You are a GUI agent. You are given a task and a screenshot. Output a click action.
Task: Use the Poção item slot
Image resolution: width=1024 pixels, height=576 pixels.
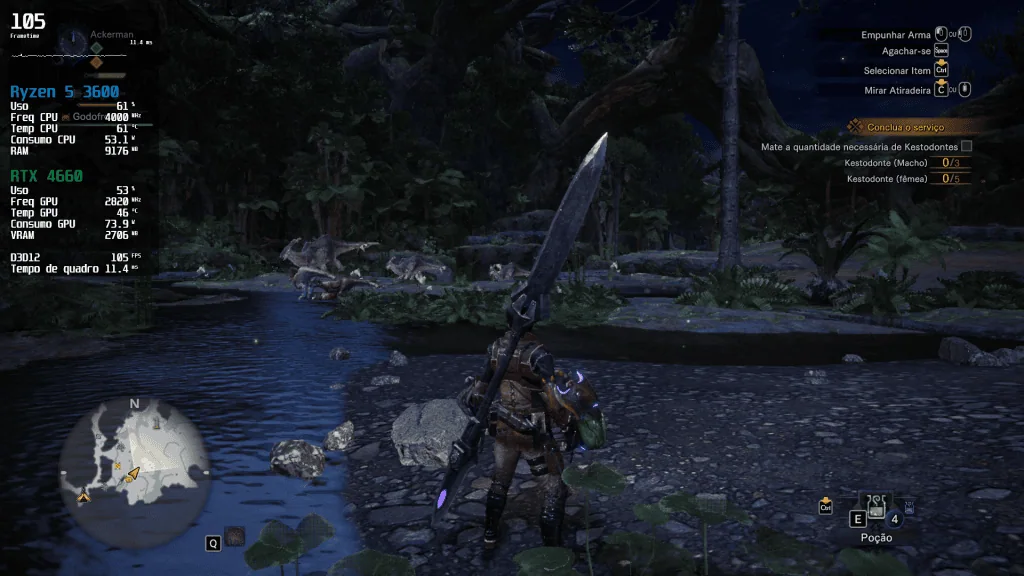(x=876, y=510)
